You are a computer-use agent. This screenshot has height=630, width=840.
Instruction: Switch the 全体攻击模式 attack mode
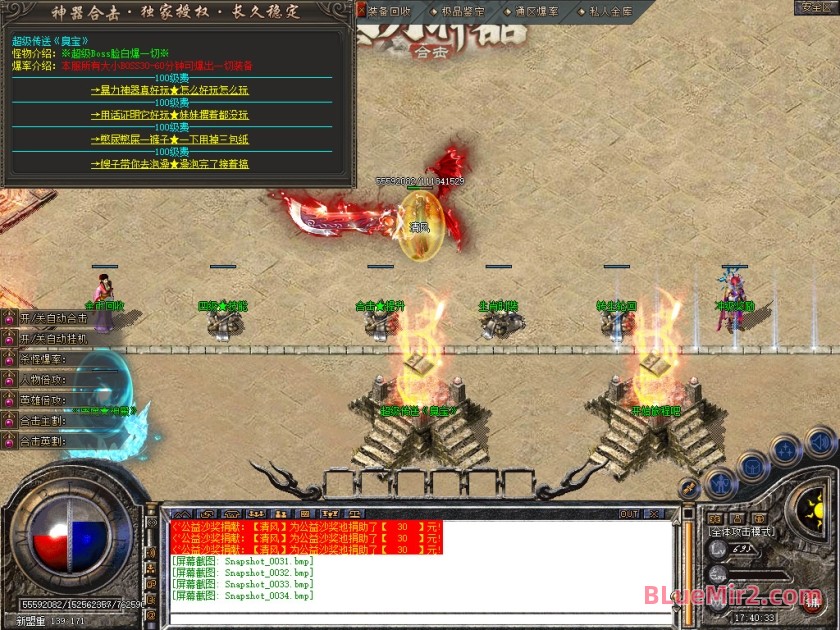click(x=742, y=532)
